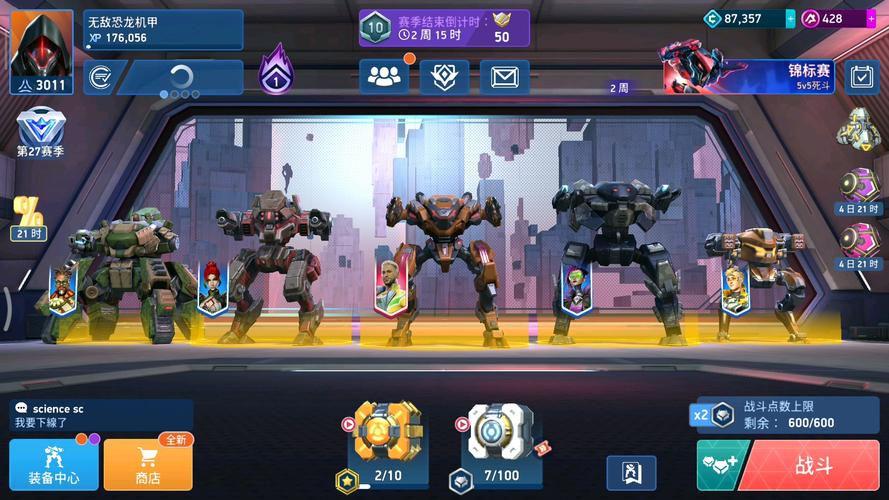This screenshot has height=500, width=889.
Task: Open the season countdown pass panel
Action: pos(444,28)
